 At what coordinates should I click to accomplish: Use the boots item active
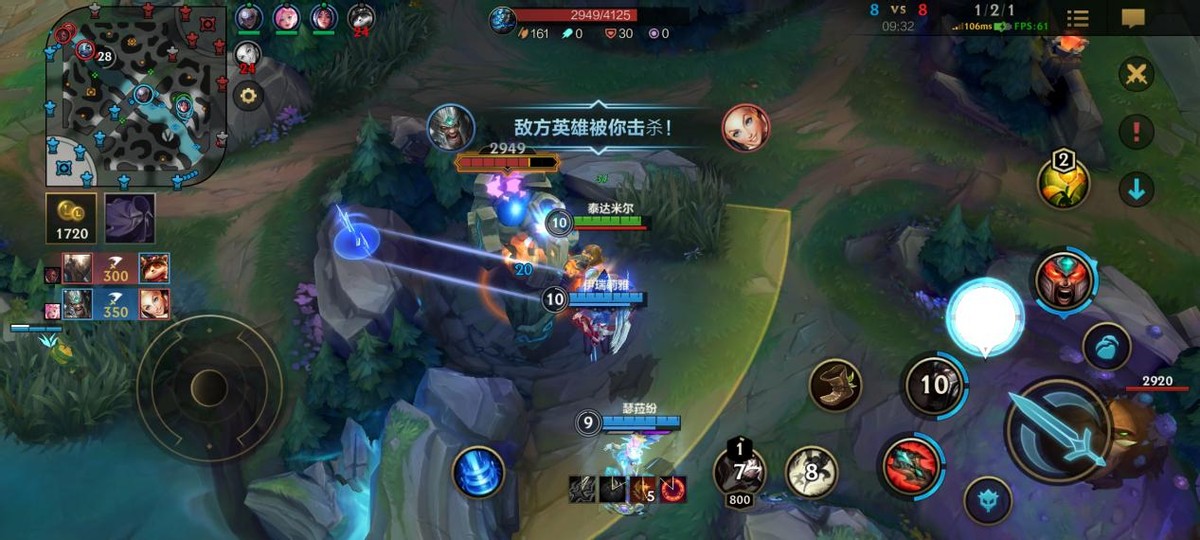[835, 385]
